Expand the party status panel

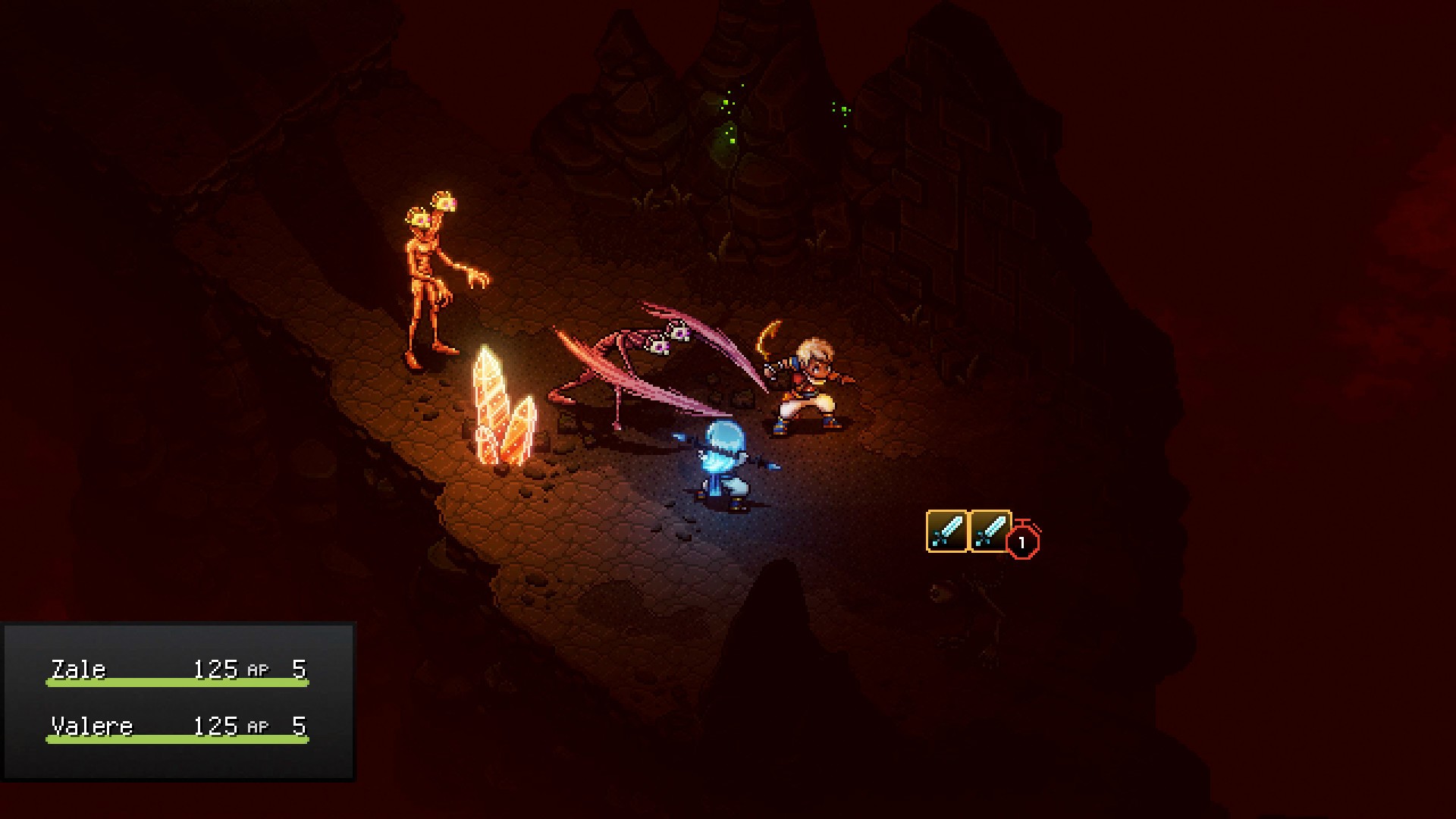coord(178,698)
